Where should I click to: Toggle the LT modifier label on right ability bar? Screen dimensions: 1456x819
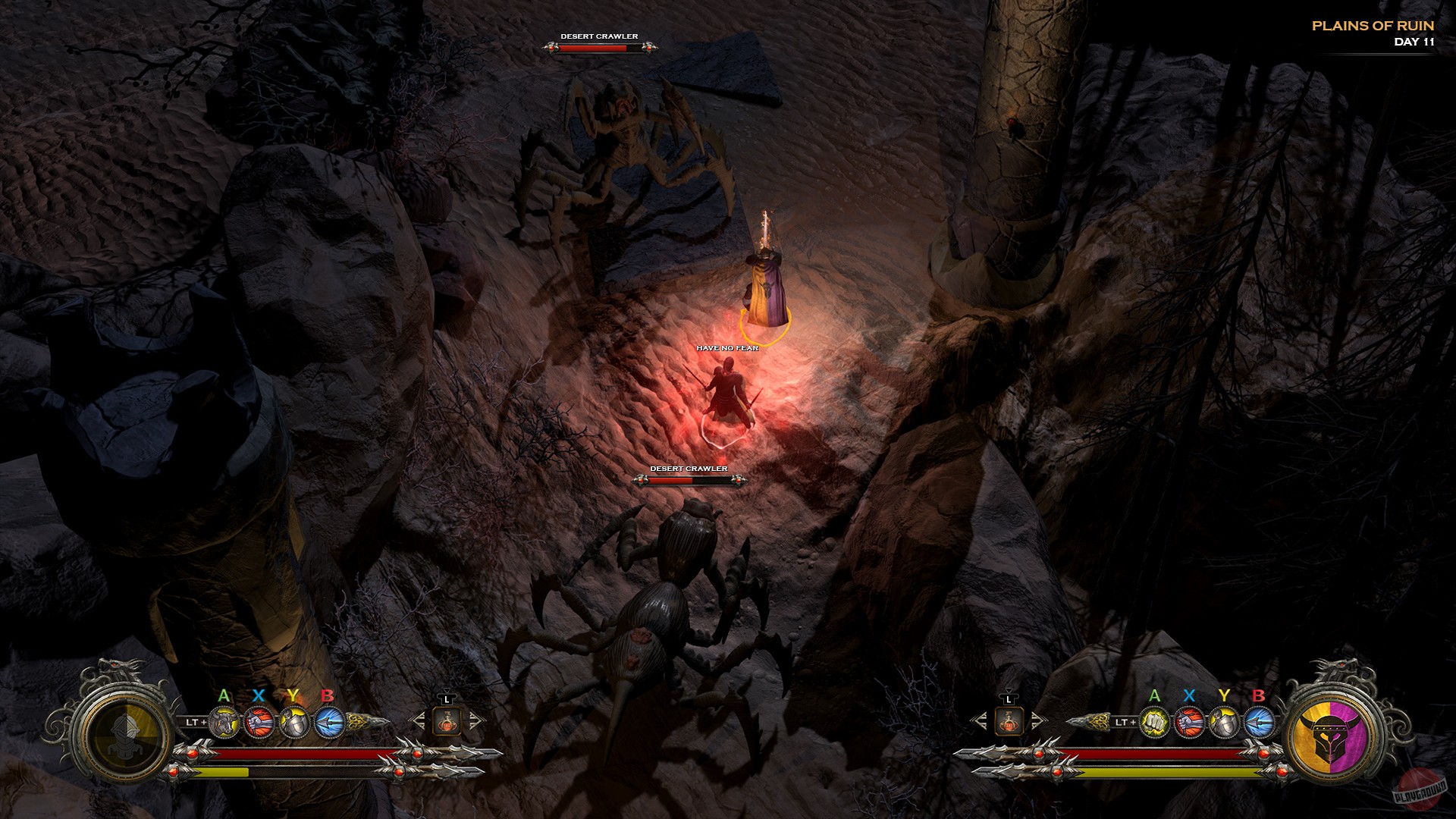[1125, 722]
